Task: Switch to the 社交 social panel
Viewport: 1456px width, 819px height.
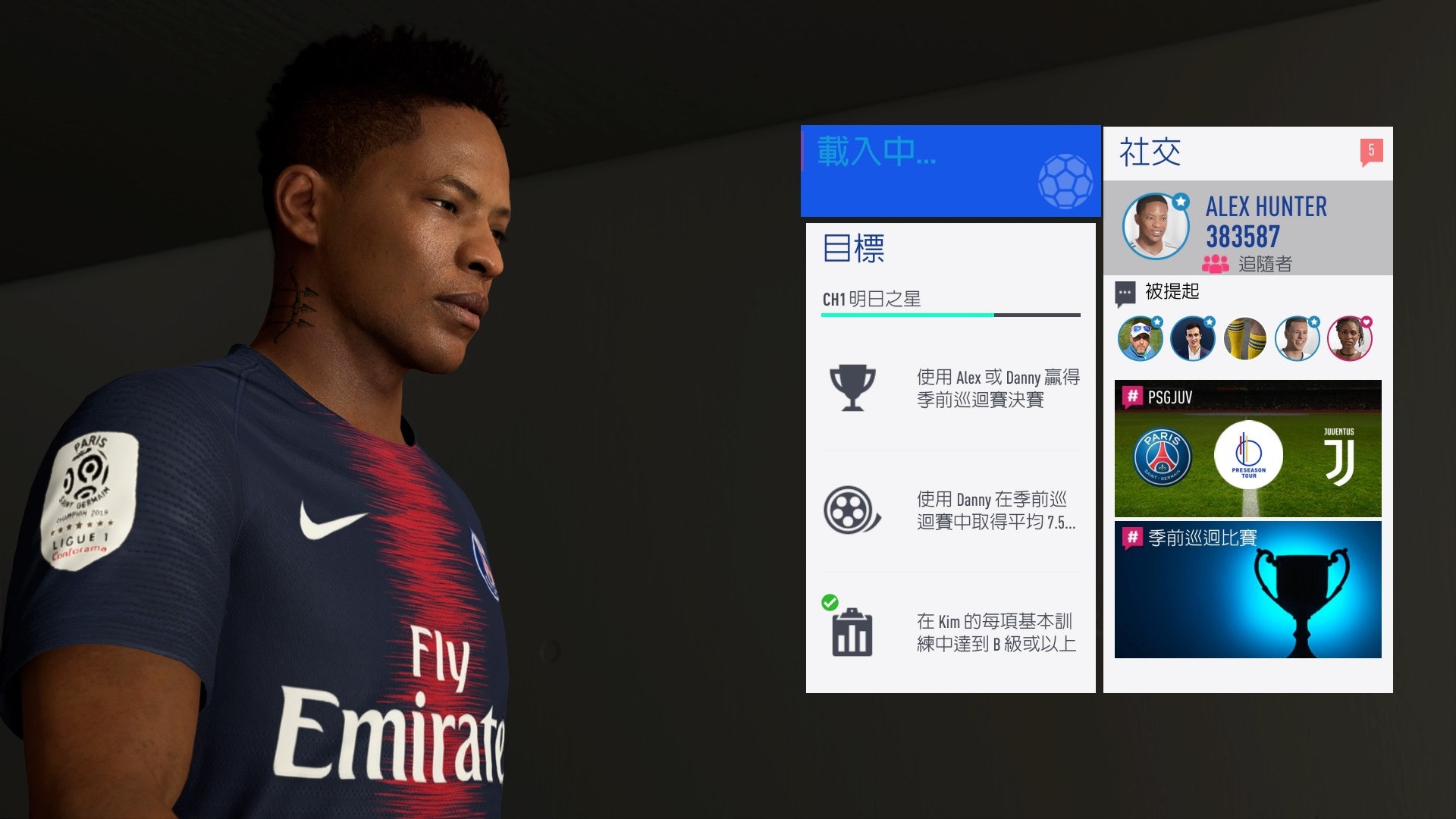Action: point(1147,152)
